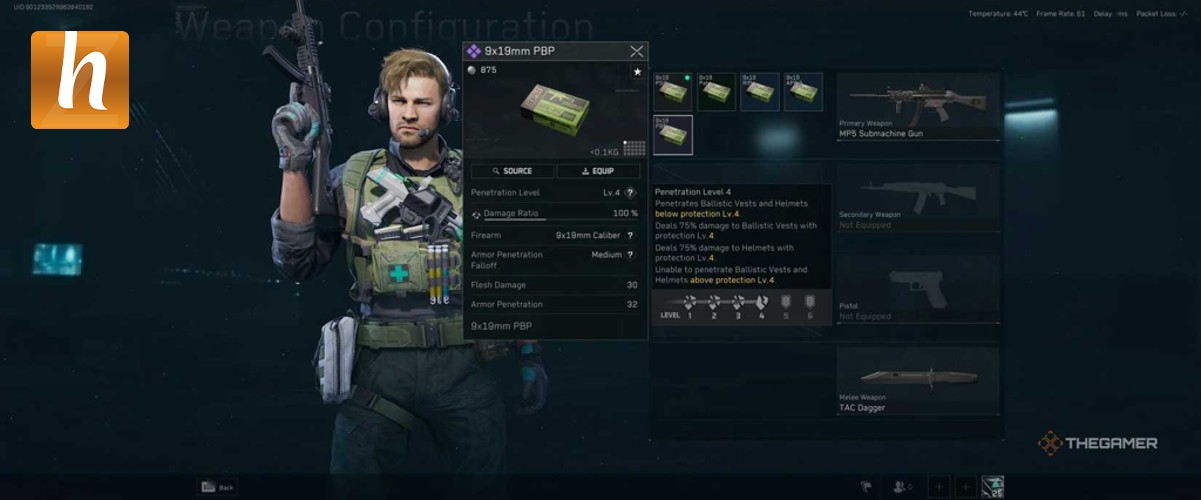Click the SOURCE button for the ammo

click(512, 171)
